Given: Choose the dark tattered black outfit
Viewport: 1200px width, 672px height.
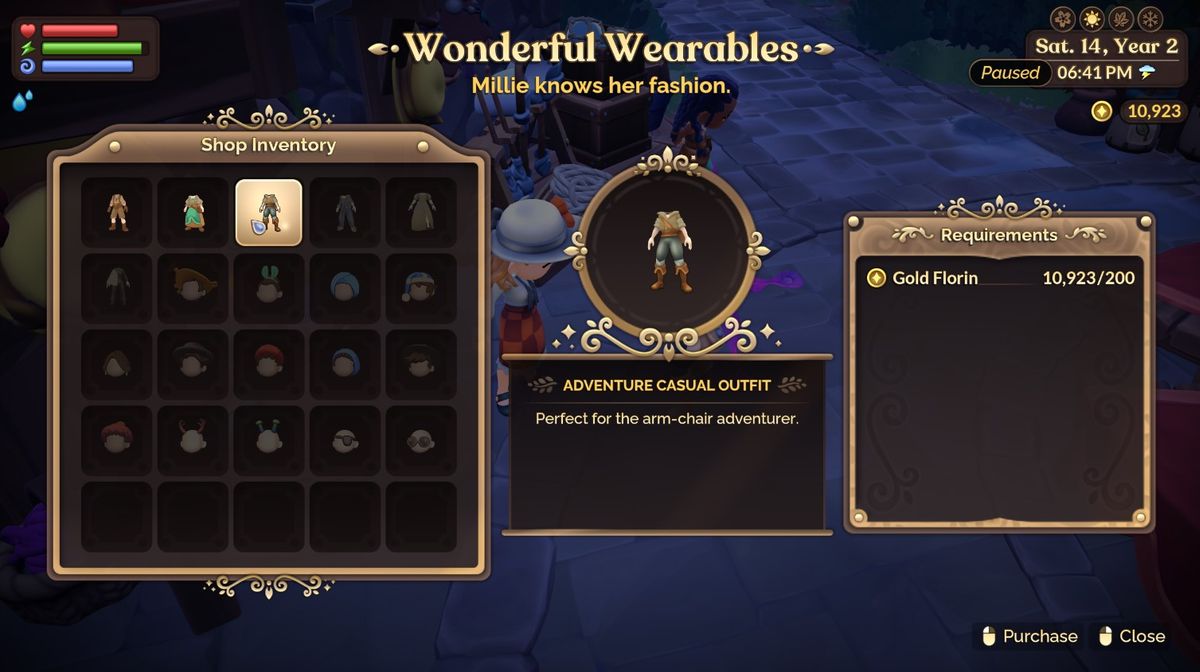Looking at the screenshot, I should 117,288.
